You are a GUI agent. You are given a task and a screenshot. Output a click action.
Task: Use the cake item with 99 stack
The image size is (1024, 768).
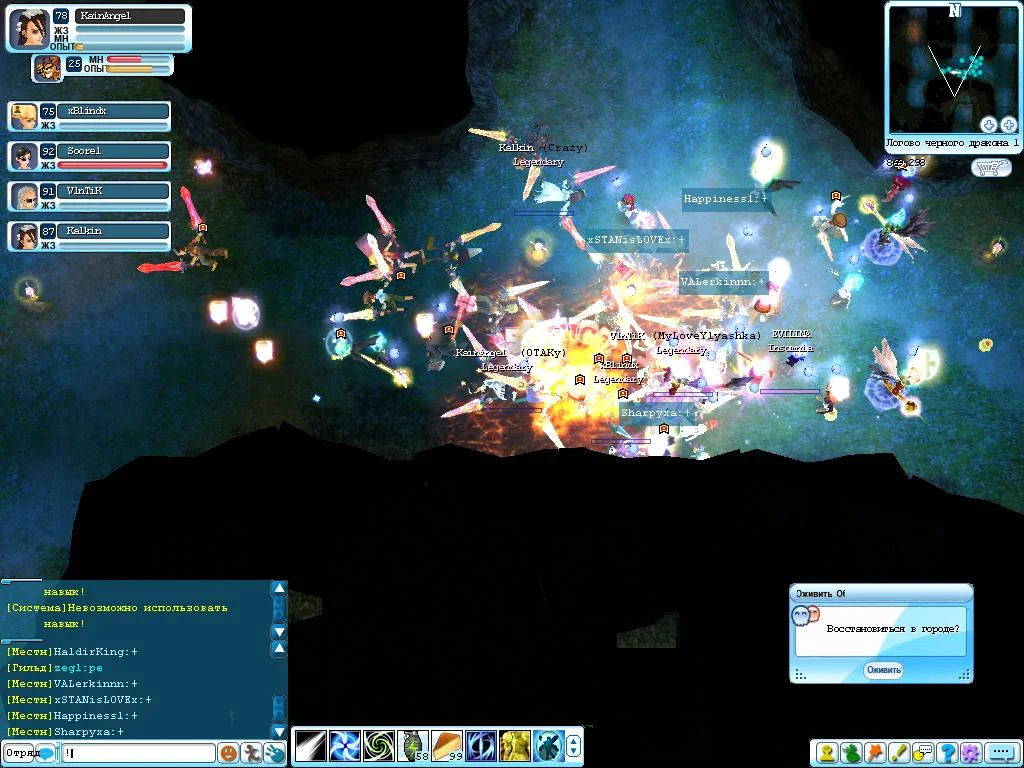coord(446,746)
